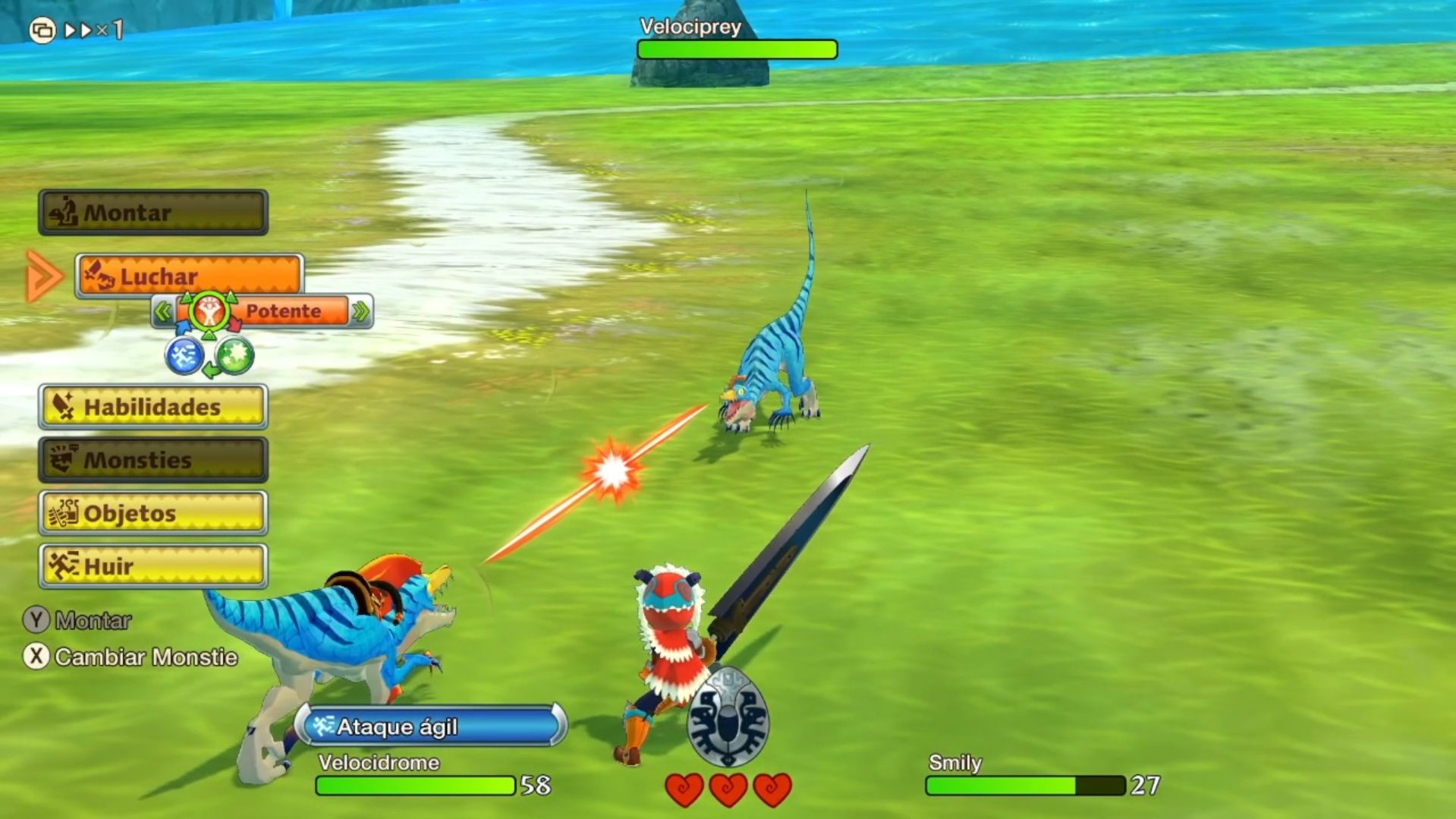1456x819 pixels.
Task: Click the kinship stone gauge emblem
Action: (728, 718)
